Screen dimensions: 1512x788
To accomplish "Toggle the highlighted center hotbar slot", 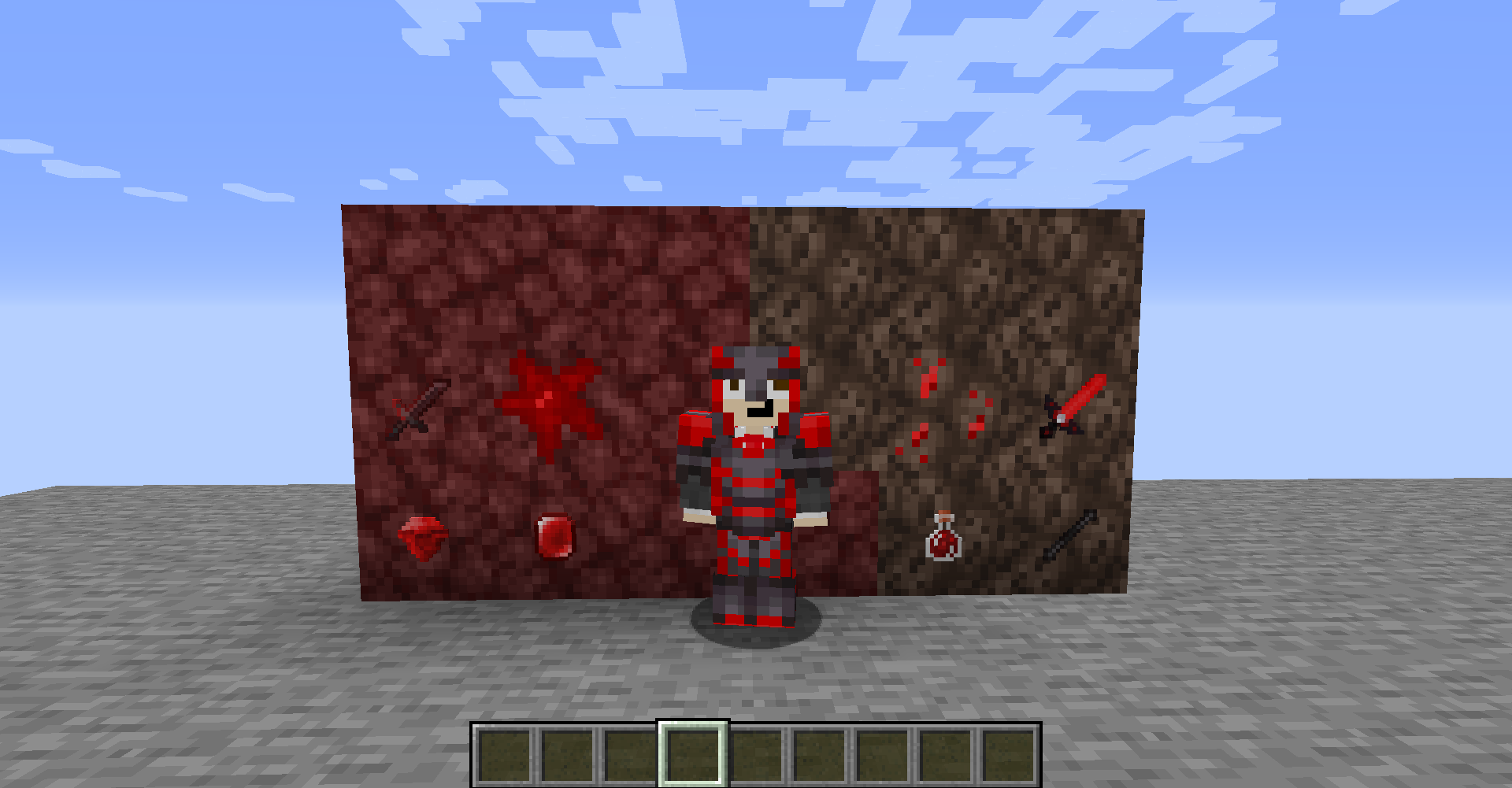I will tap(693, 756).
